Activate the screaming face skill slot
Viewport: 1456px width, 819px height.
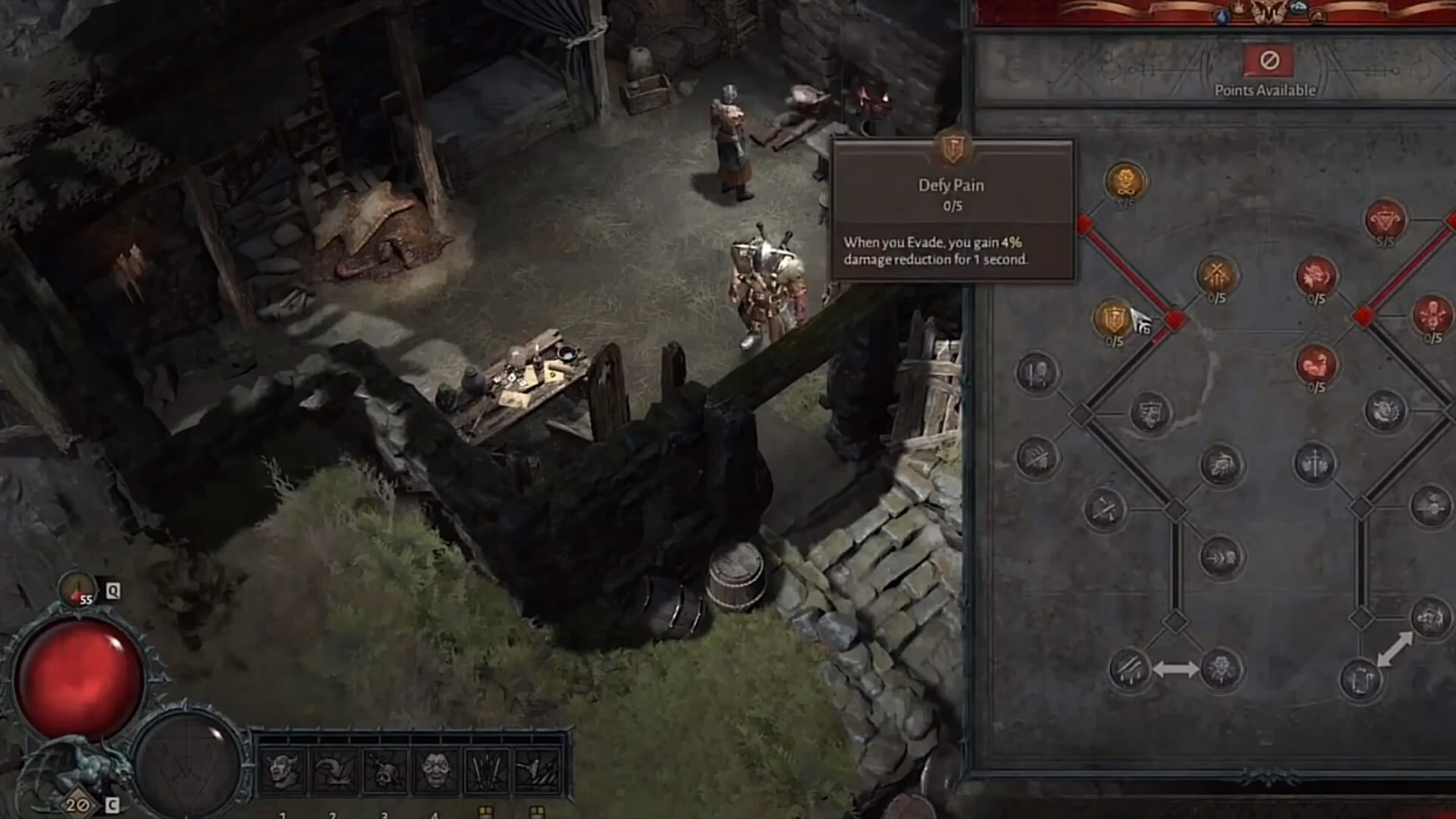click(x=435, y=771)
